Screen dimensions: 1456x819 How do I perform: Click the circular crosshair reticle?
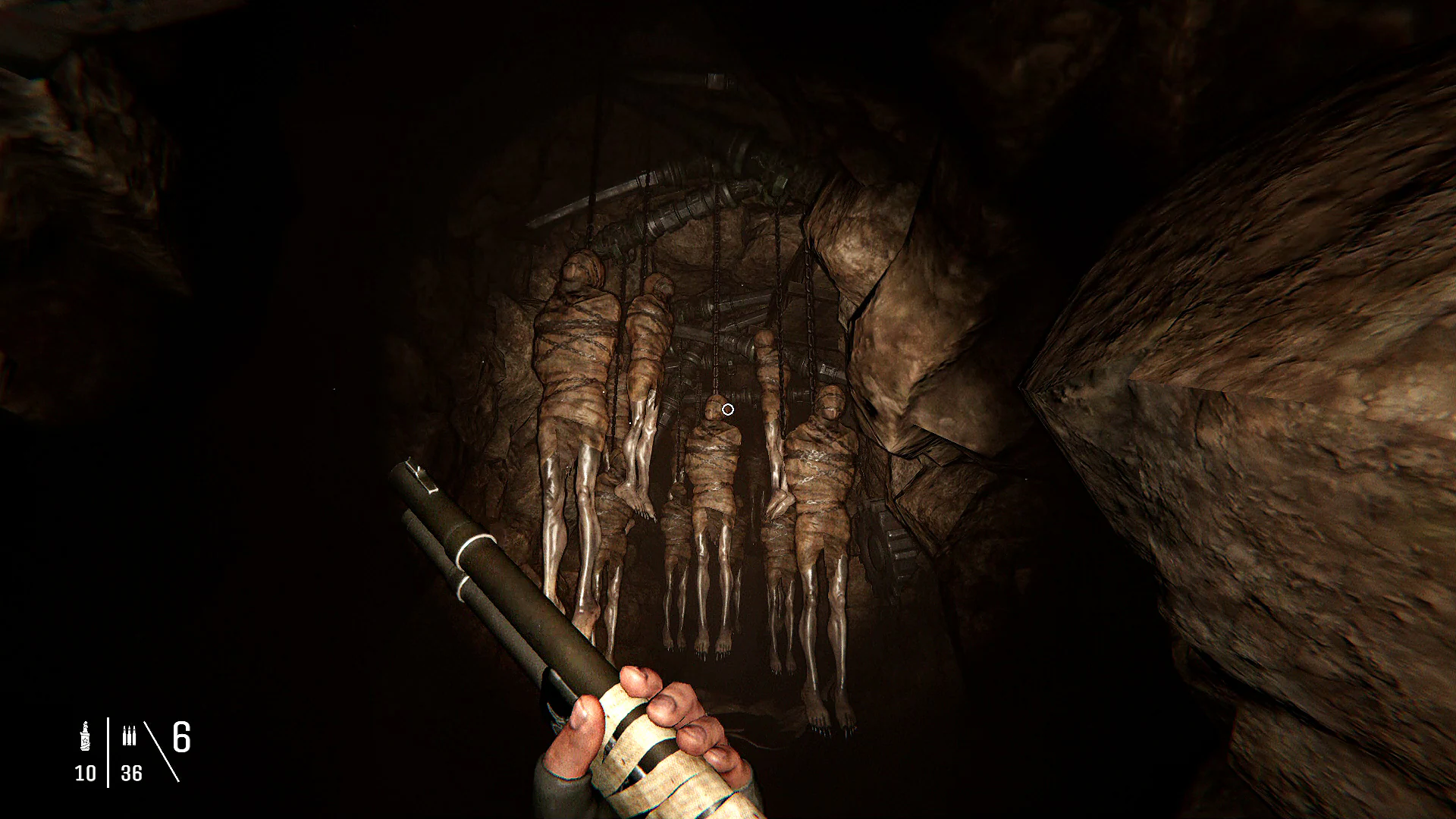point(727,409)
